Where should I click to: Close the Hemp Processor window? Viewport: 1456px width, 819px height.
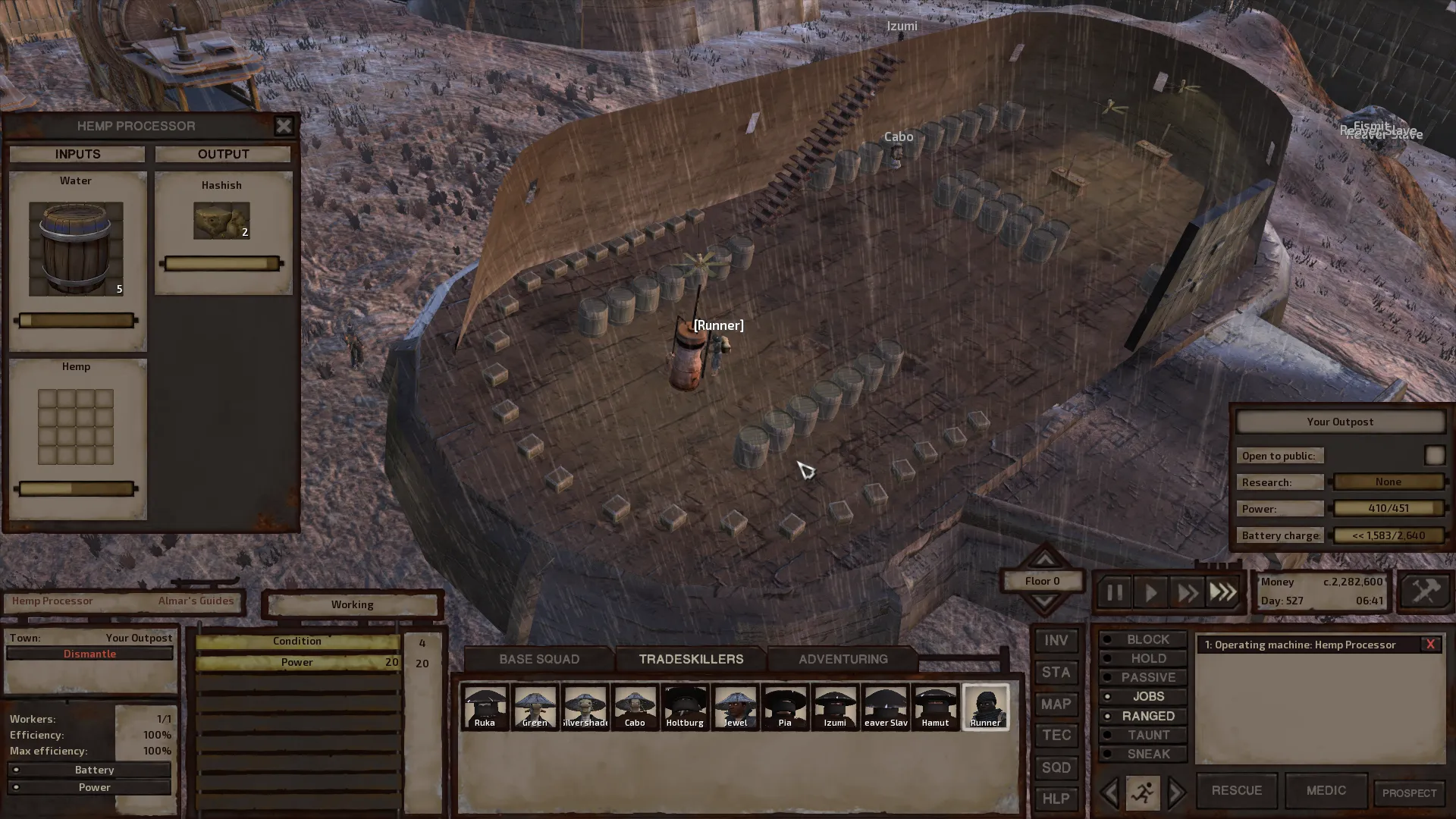284,126
